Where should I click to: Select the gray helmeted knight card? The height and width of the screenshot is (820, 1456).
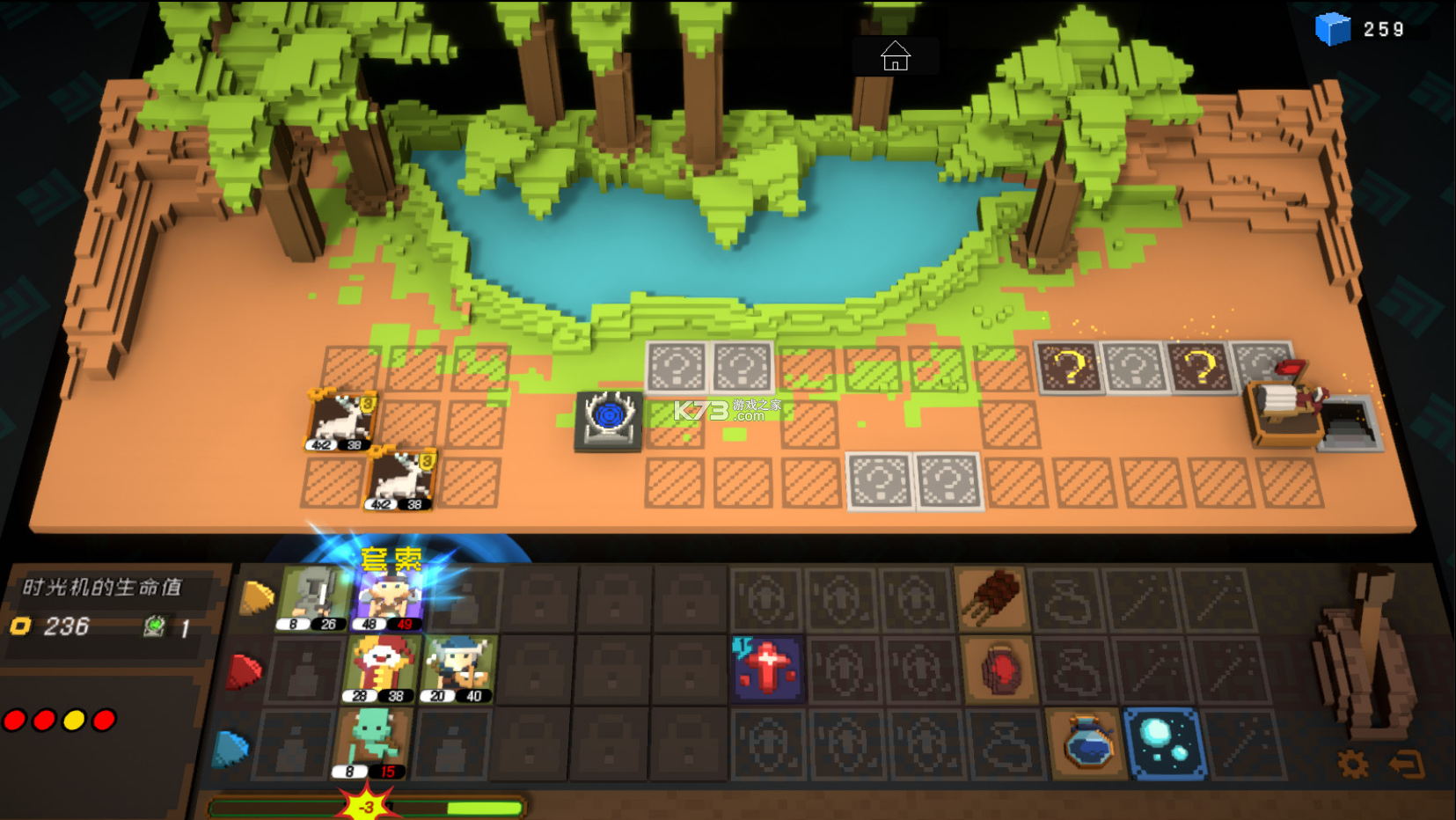(x=313, y=598)
